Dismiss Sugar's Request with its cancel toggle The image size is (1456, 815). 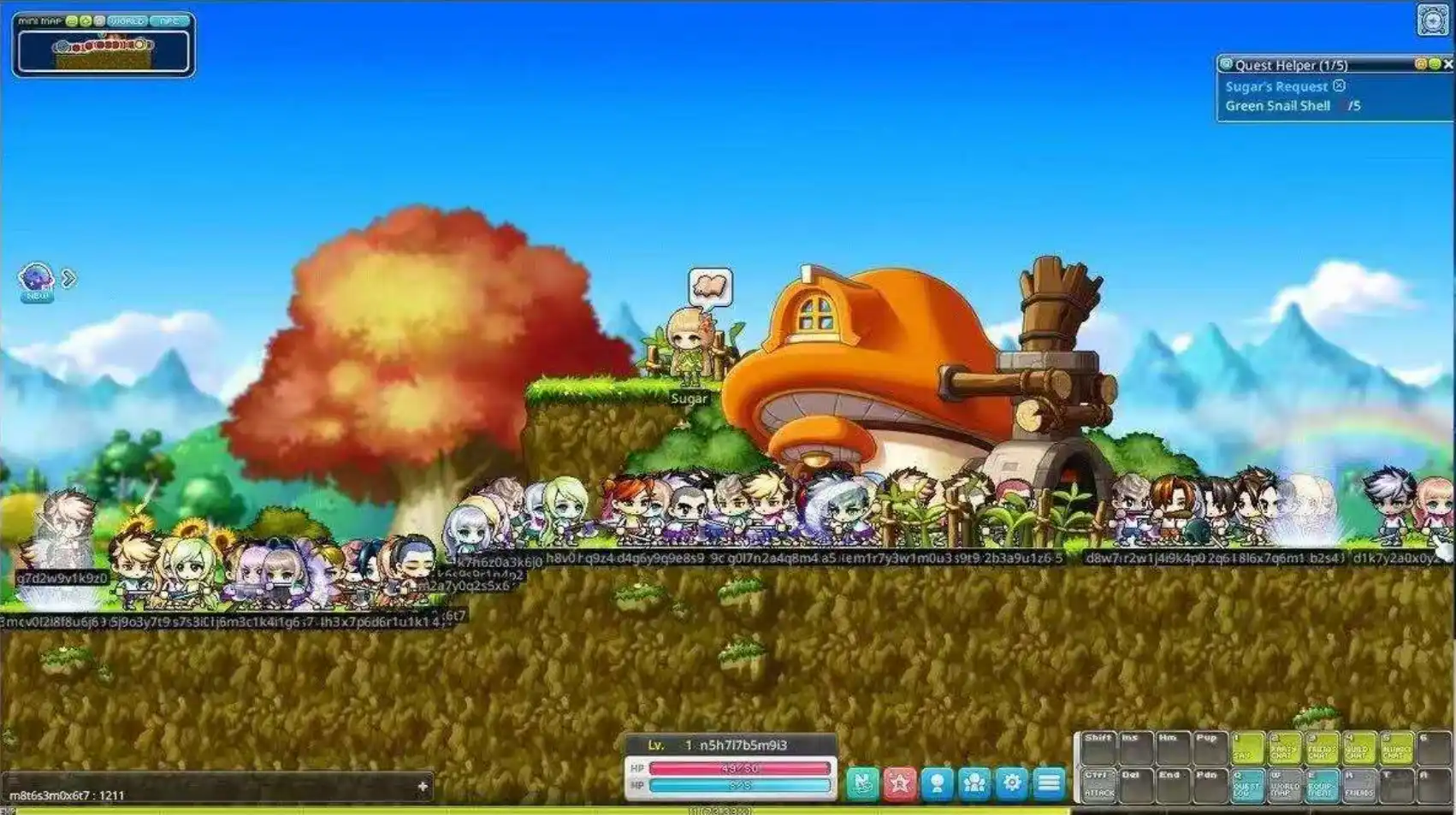point(1340,86)
